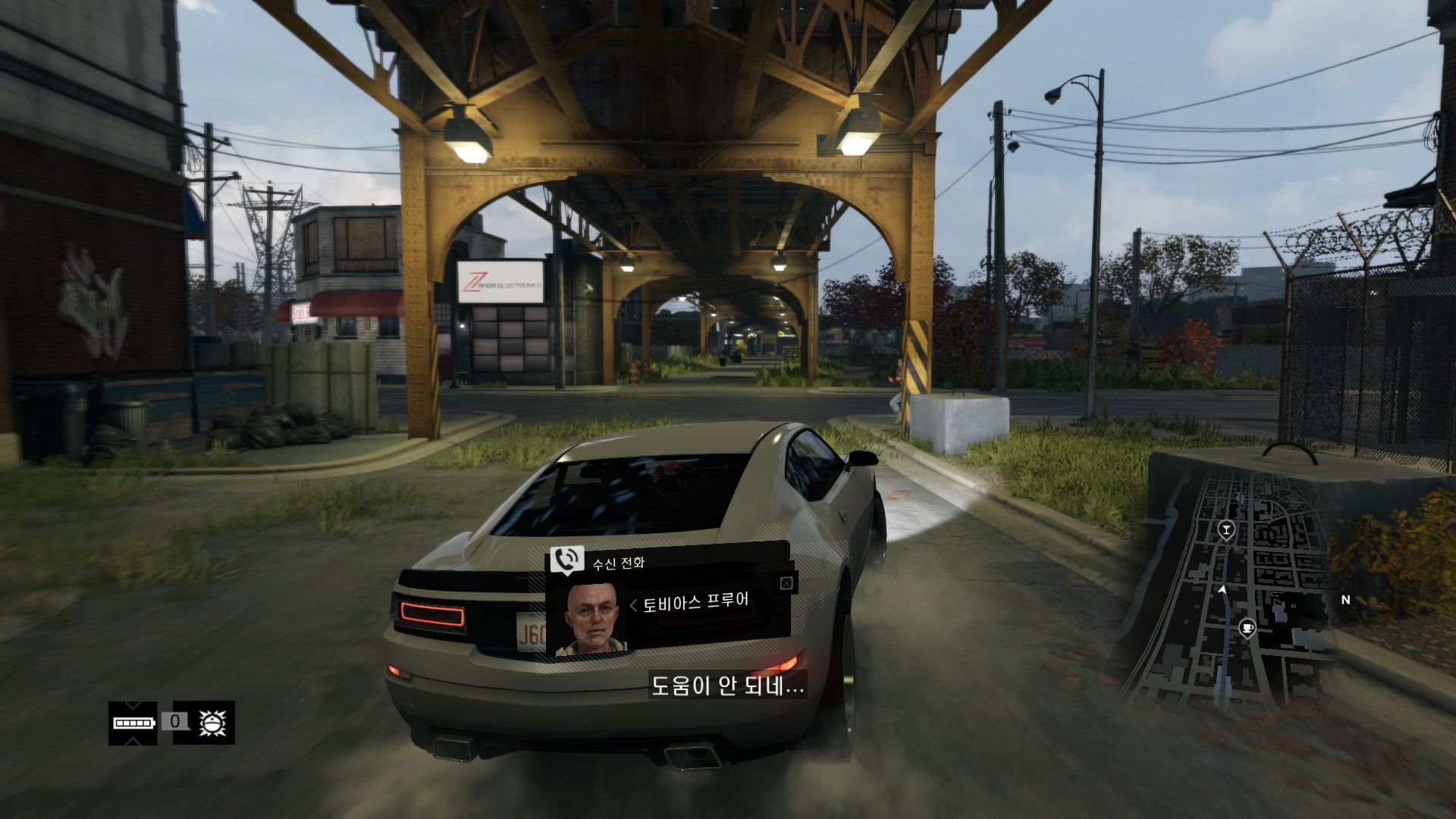This screenshot has width=1456, height=819.
Task: Click the ringing phone icon on the call popup
Action: click(566, 560)
